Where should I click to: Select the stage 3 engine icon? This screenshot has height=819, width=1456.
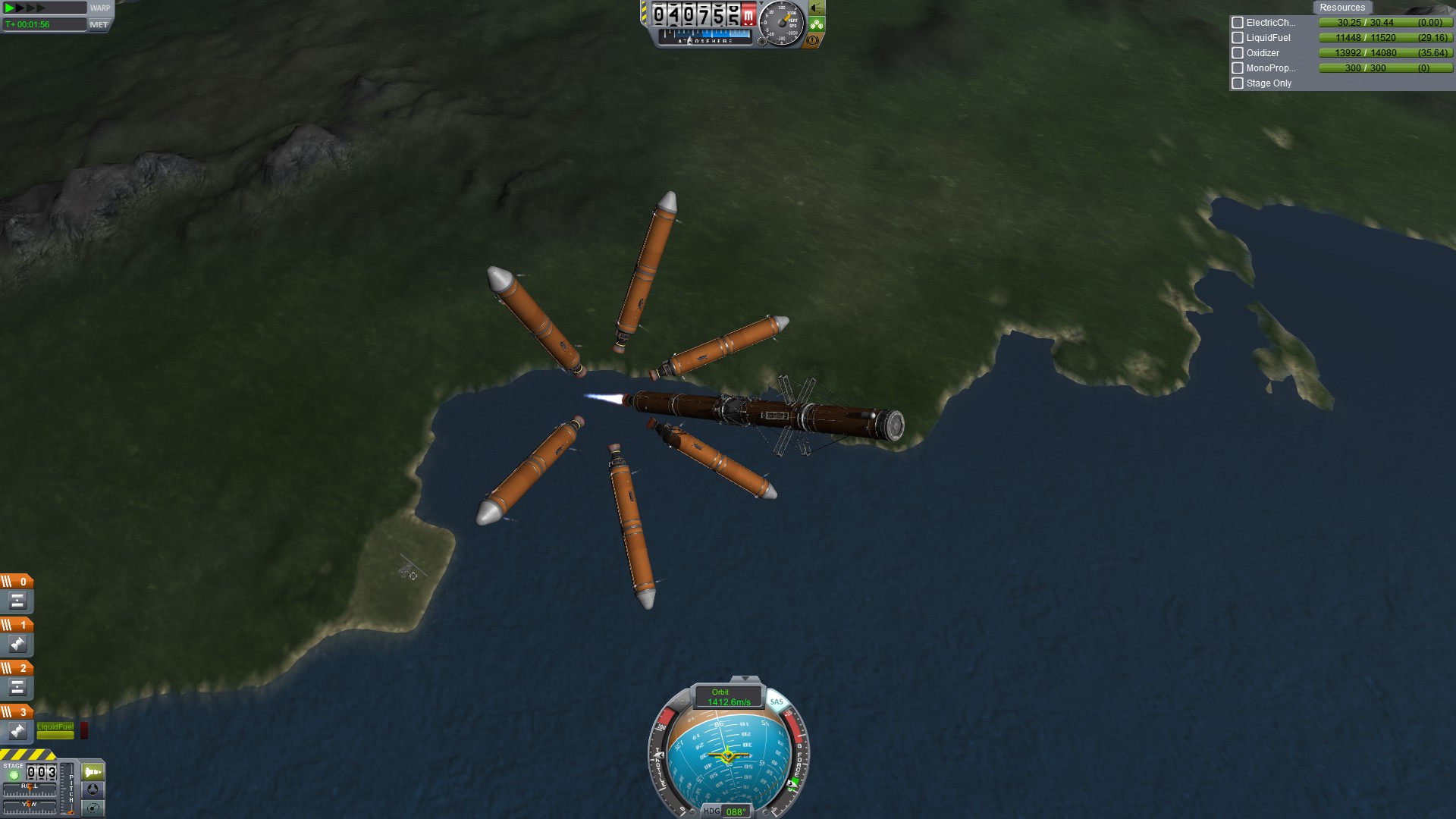(x=17, y=731)
